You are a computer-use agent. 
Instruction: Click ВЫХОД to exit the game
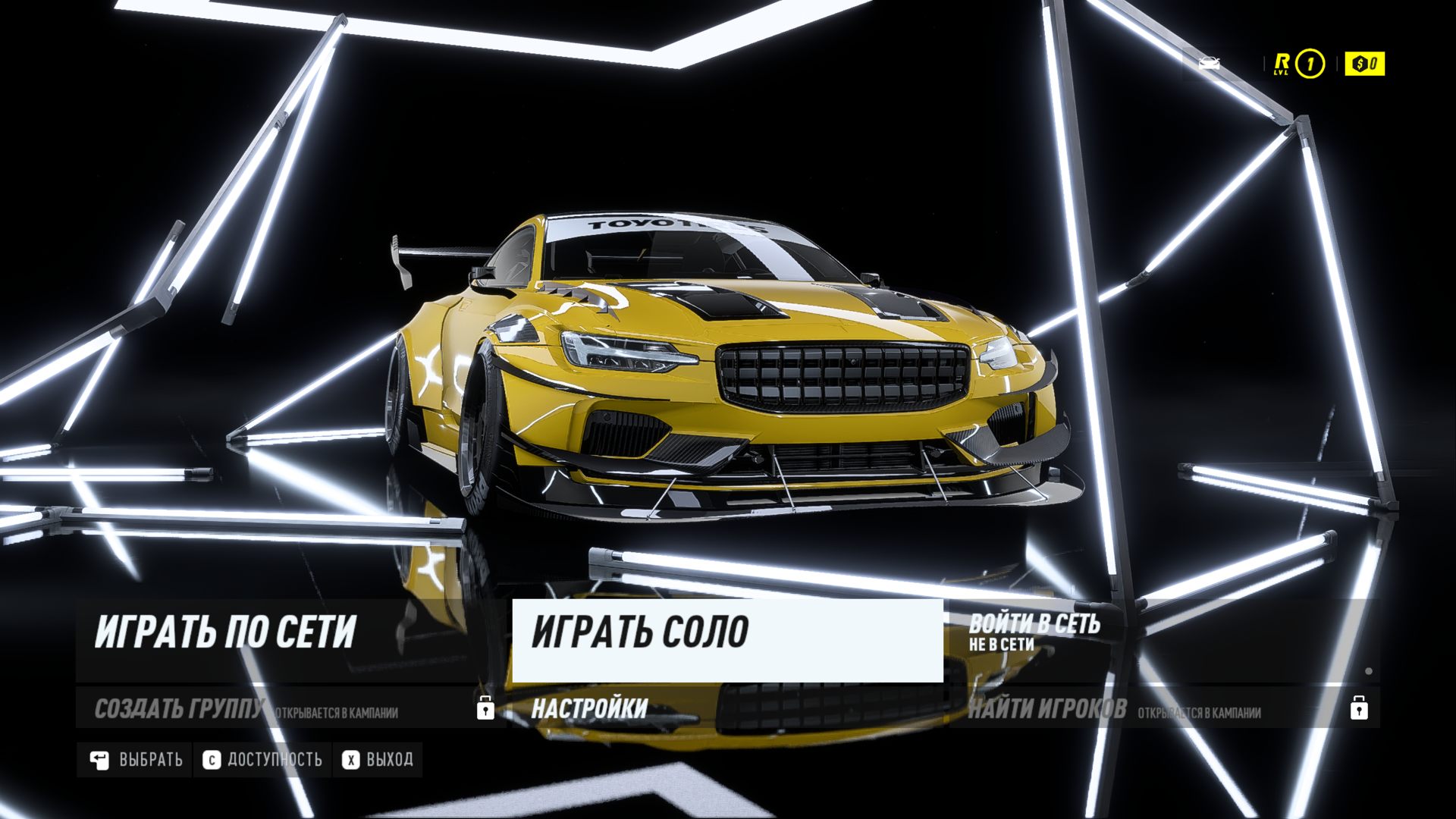378,760
